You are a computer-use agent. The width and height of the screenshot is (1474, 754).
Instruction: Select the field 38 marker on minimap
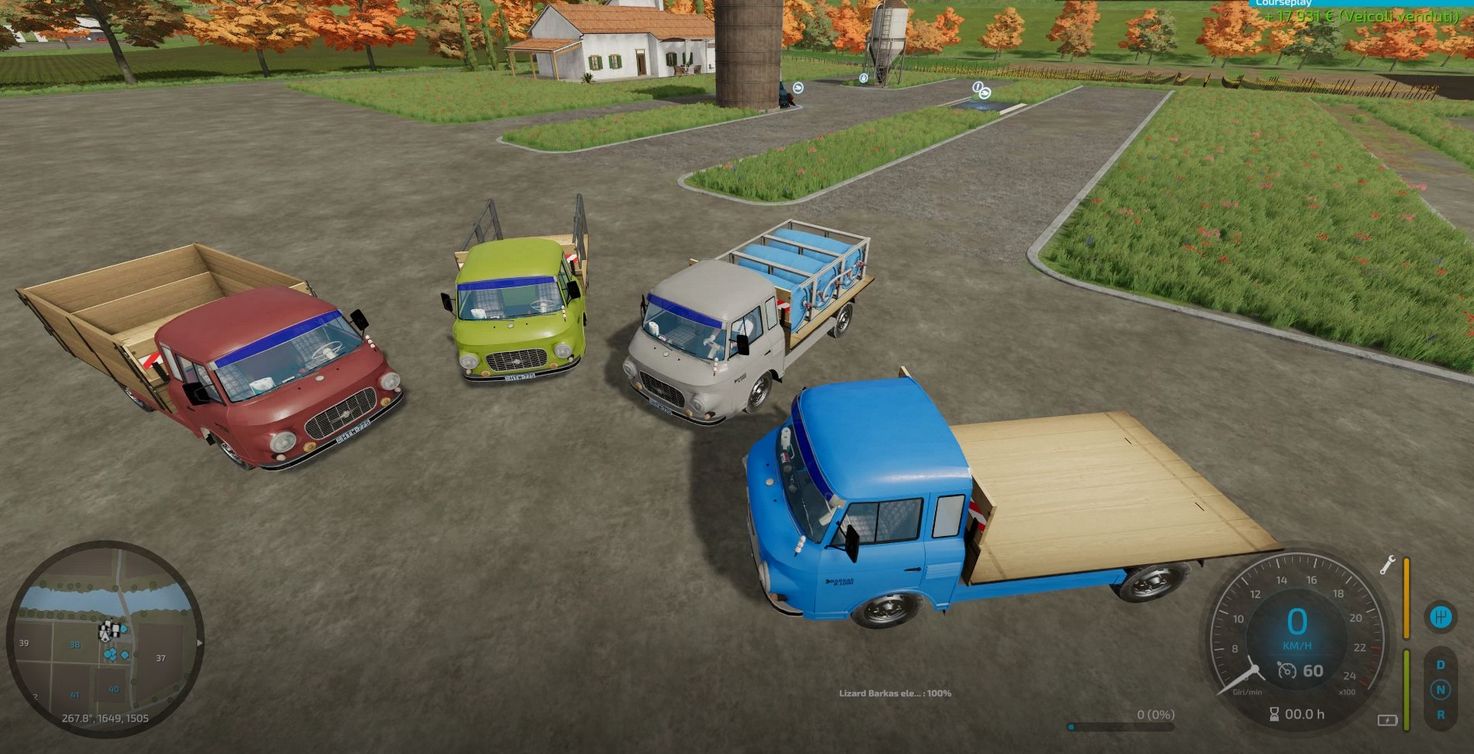(74, 645)
